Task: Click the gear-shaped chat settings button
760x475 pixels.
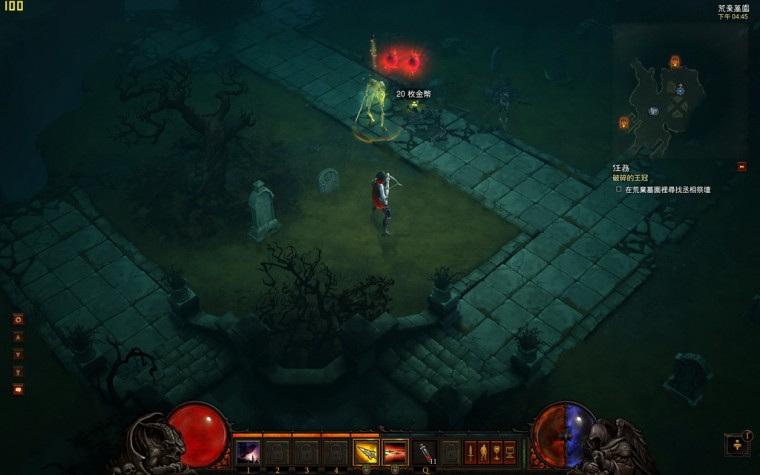Action: click(18, 319)
